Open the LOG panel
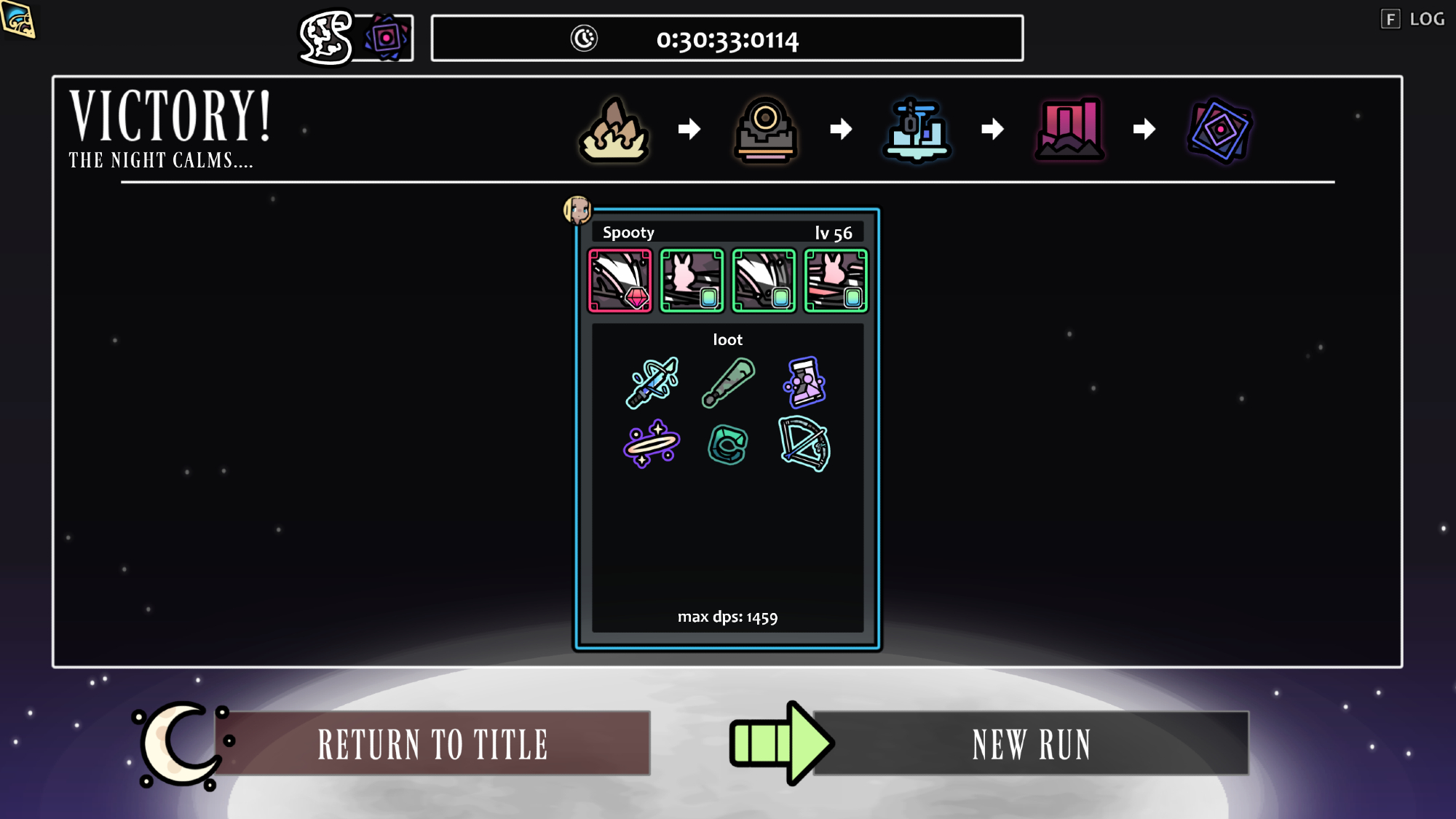 (1413, 19)
